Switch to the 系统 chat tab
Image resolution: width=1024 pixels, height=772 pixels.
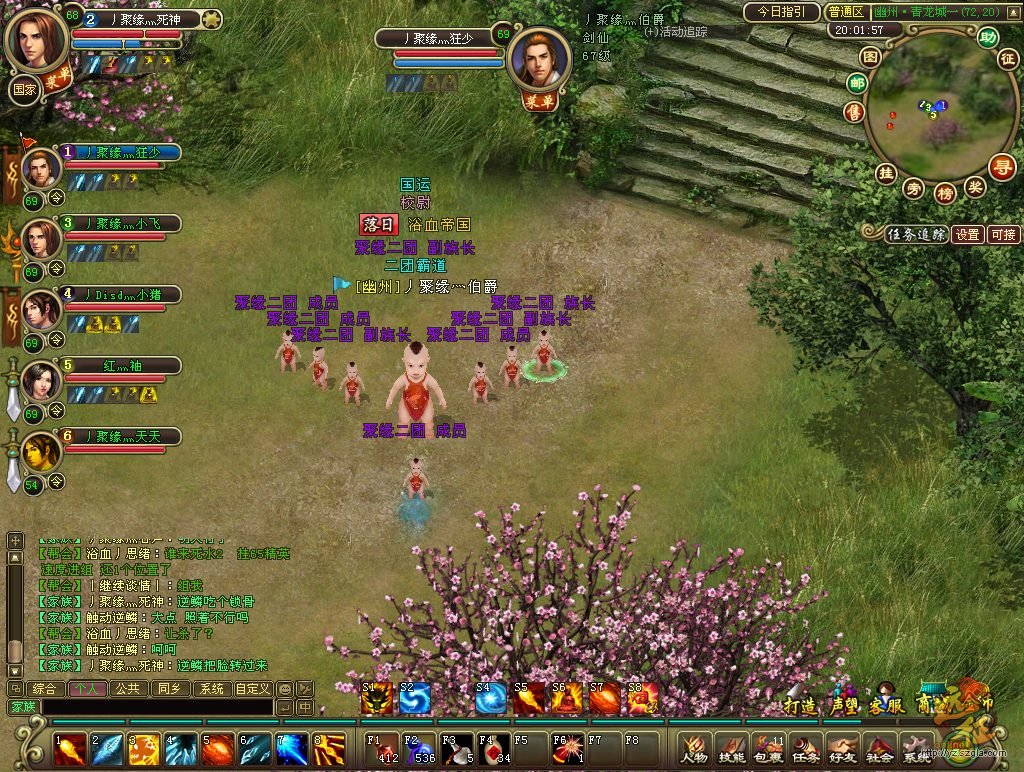point(210,689)
